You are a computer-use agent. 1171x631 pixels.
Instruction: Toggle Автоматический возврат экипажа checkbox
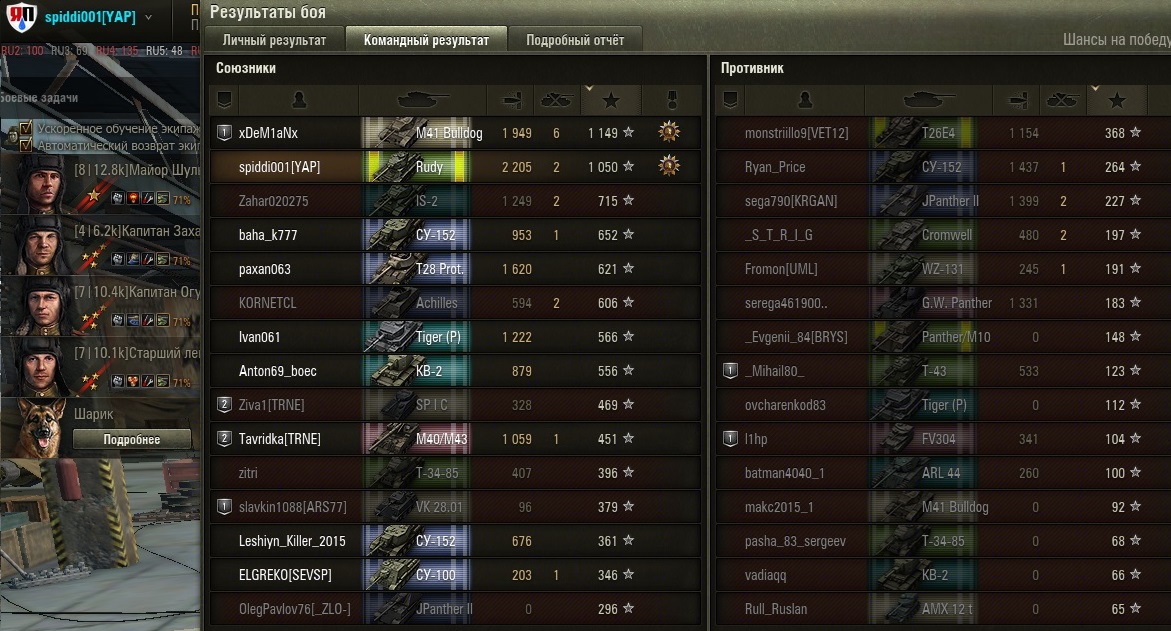pyautogui.click(x=27, y=144)
